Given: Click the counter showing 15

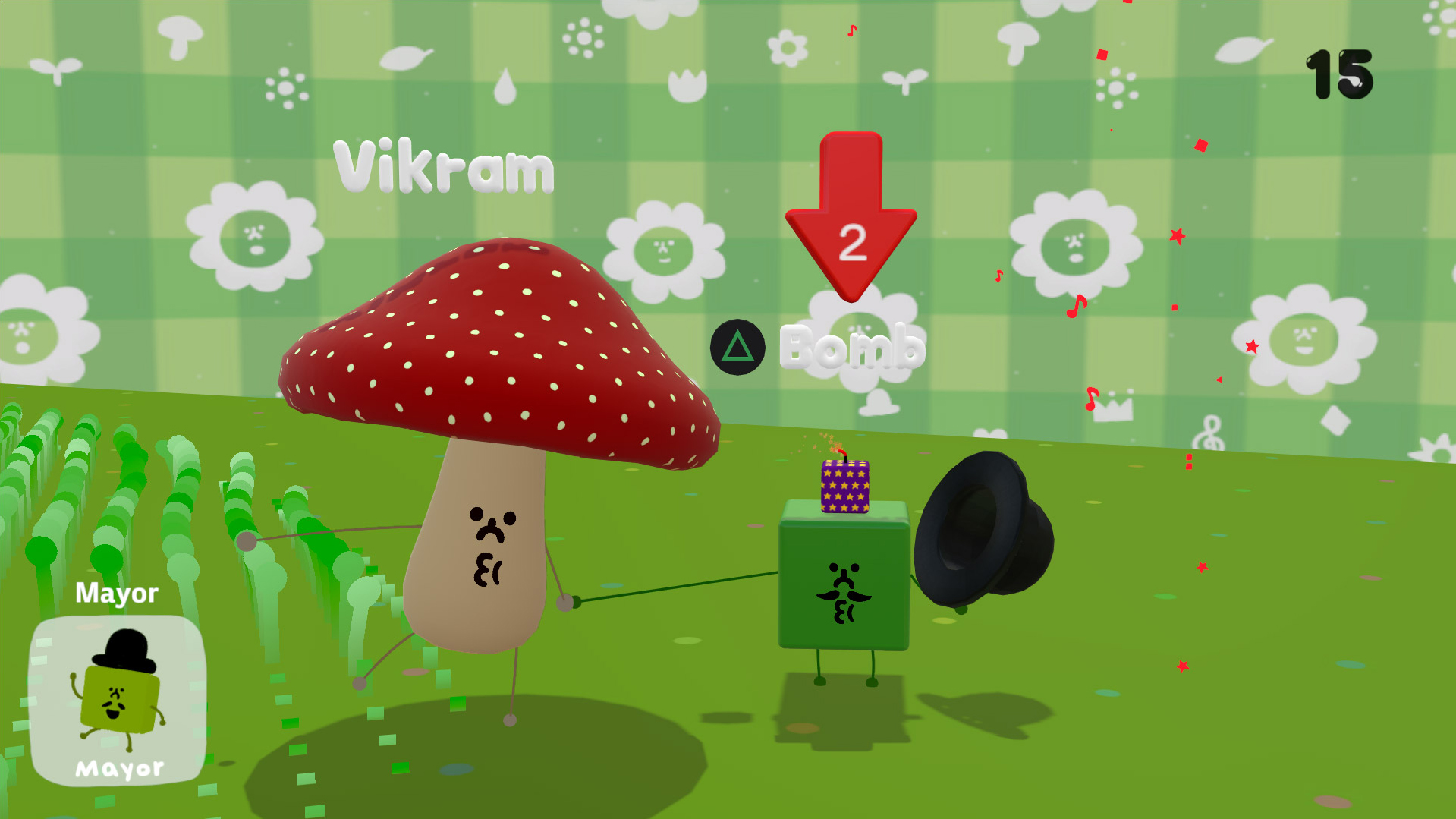Looking at the screenshot, I should (x=1341, y=74).
